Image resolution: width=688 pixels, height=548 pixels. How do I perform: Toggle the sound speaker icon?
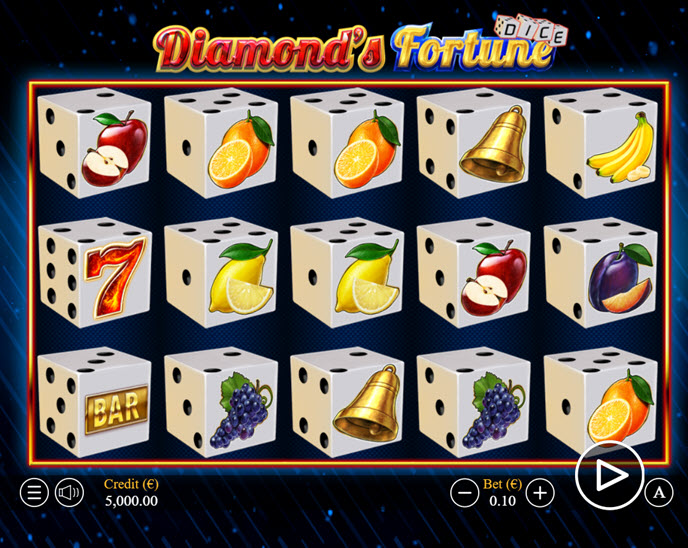tap(69, 492)
